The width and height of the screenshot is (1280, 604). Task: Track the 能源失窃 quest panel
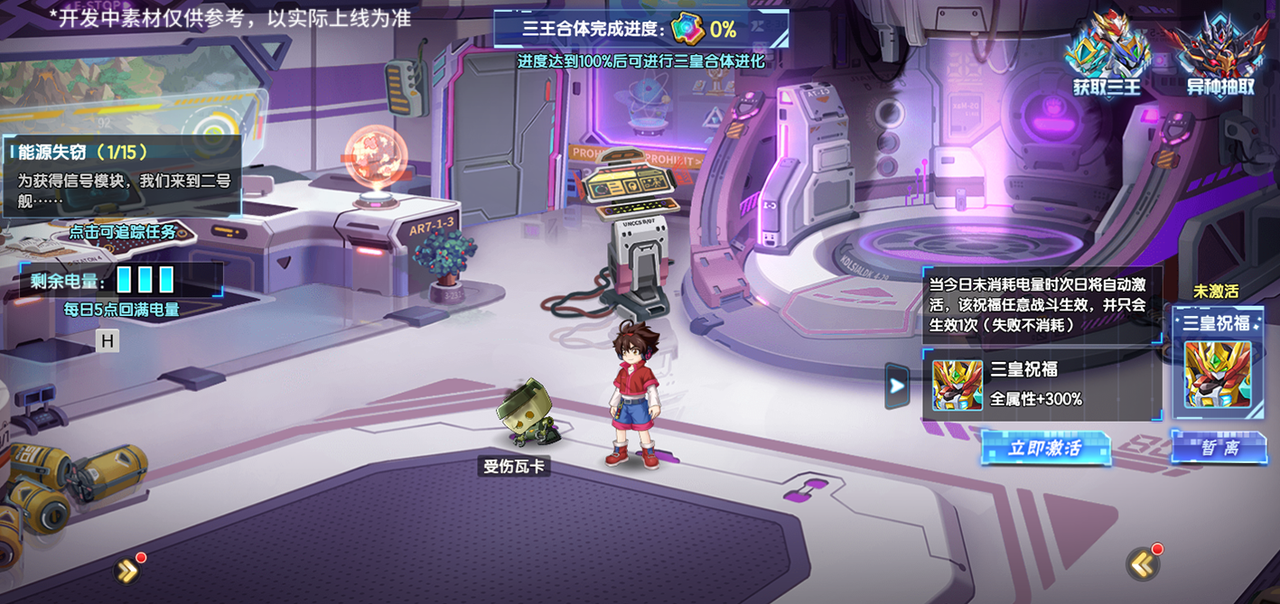(x=122, y=175)
